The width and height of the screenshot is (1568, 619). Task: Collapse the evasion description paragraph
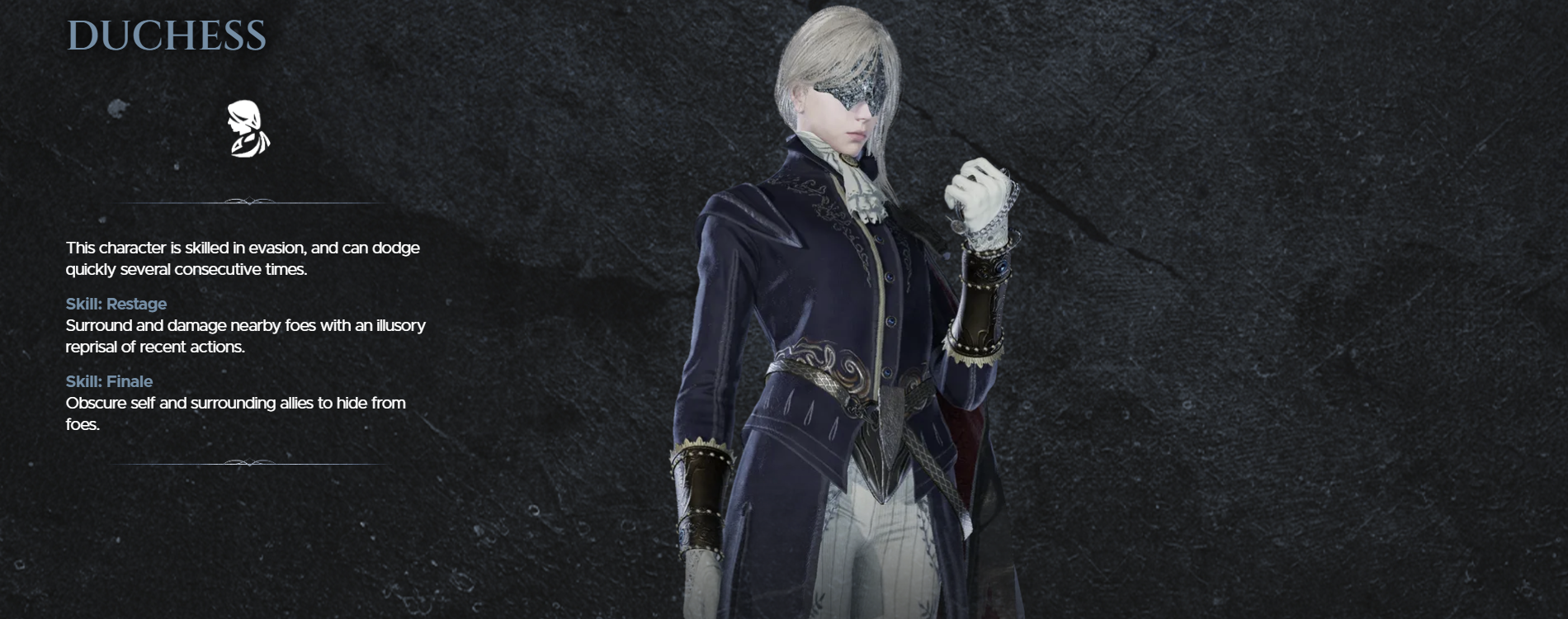coord(243,258)
